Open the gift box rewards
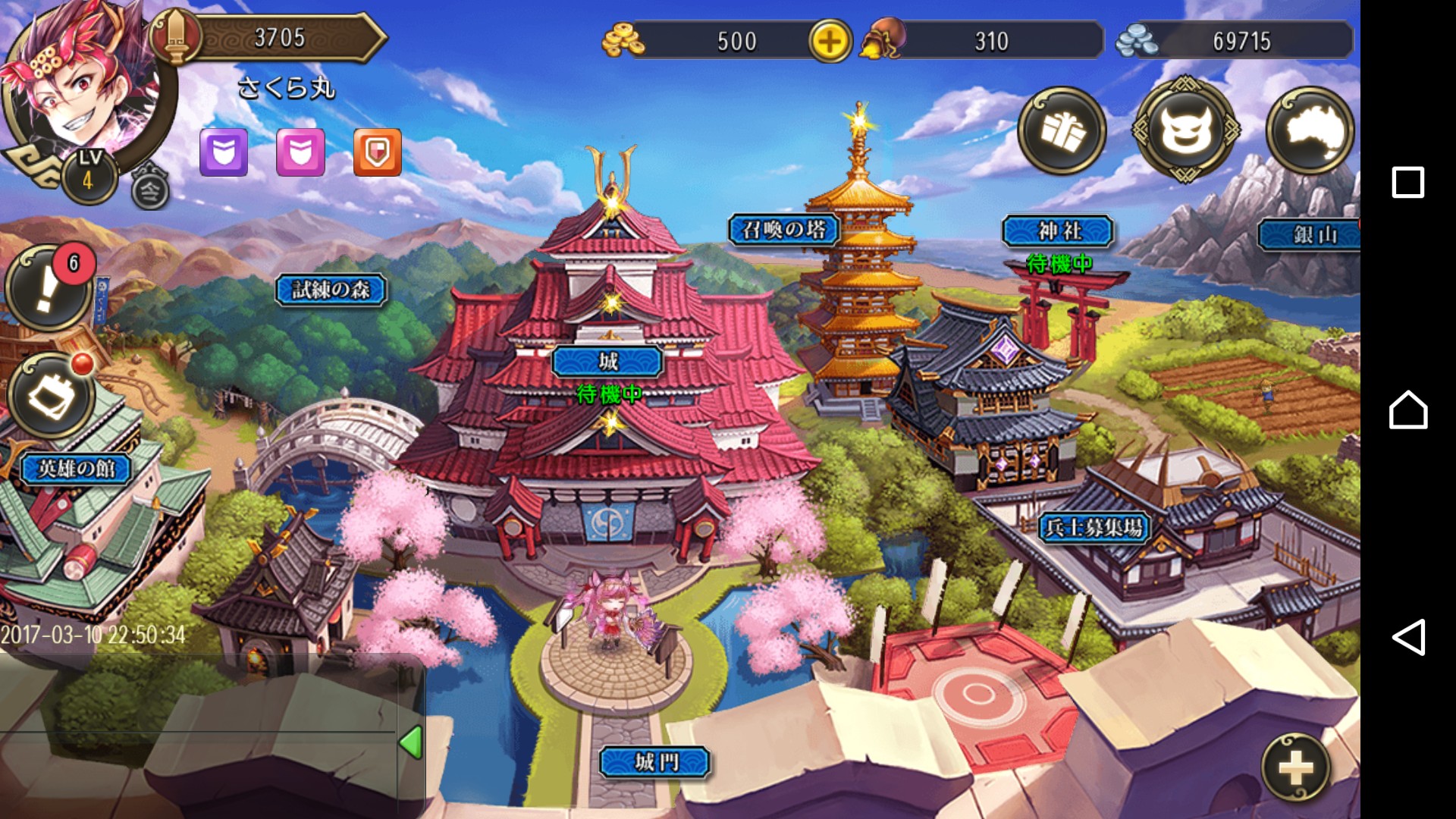Viewport: 1456px width, 819px height. click(1061, 131)
